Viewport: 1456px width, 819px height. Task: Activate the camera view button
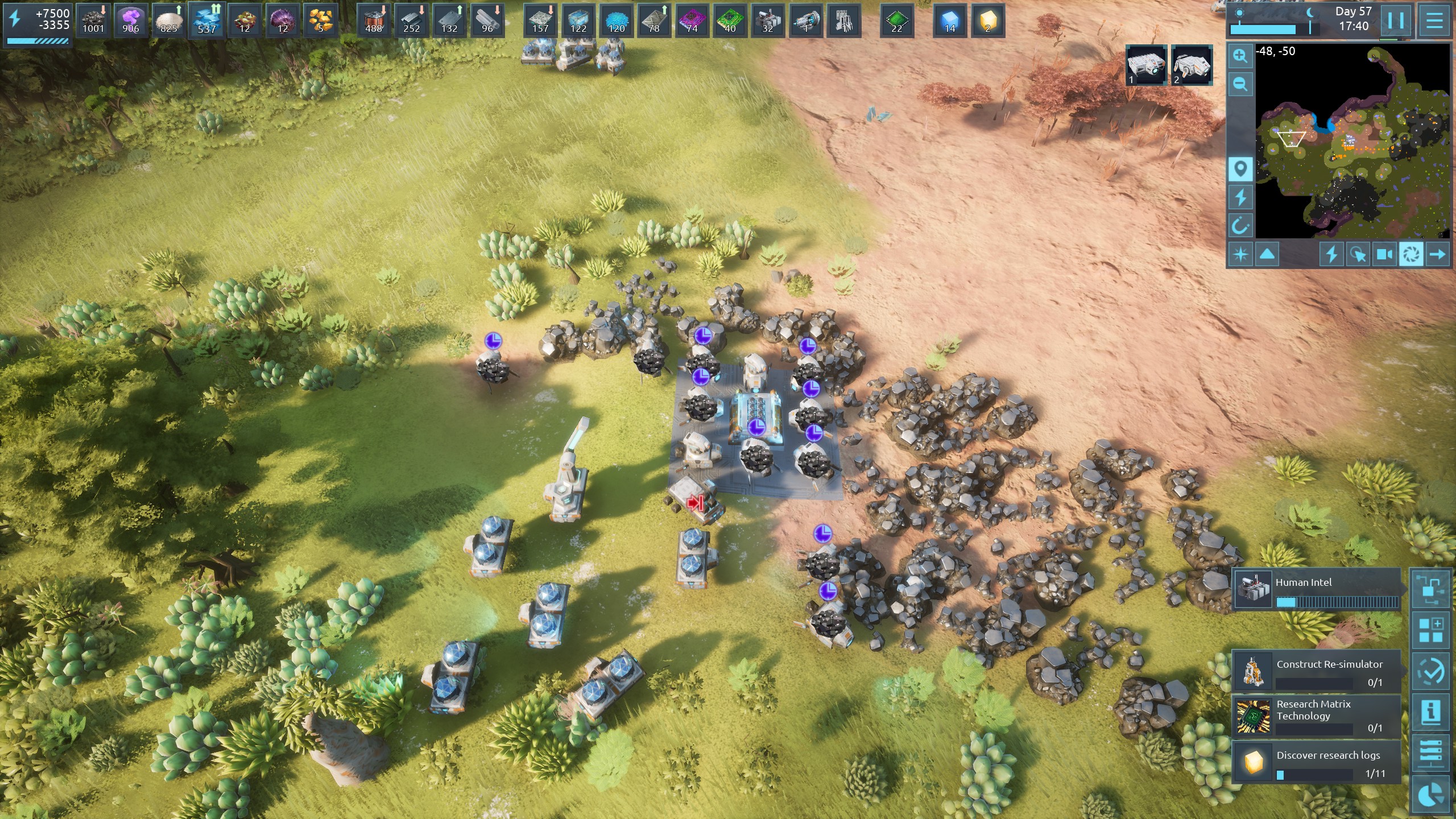click(1384, 254)
